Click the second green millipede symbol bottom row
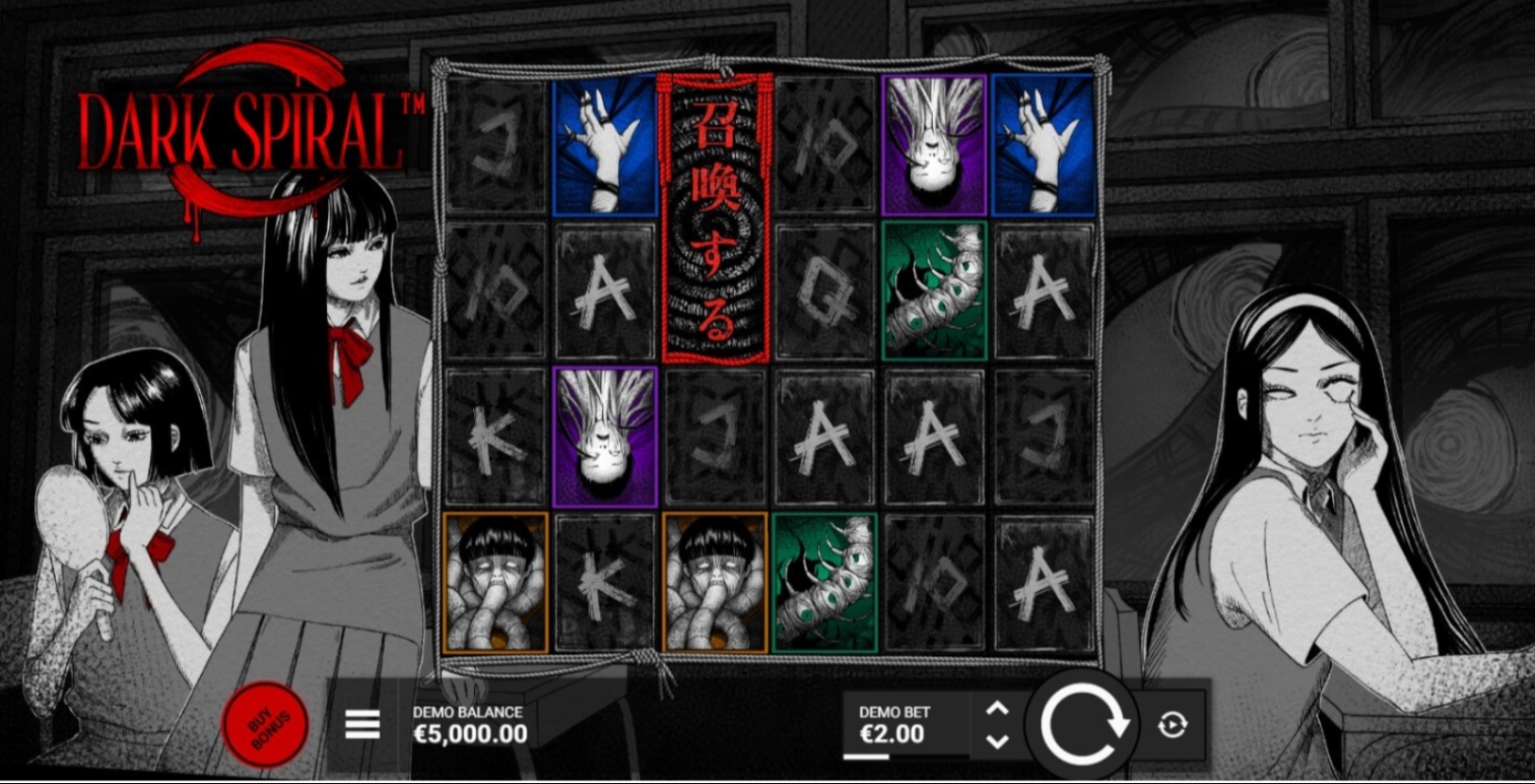Screen dimensions: 1535x784 [823, 578]
